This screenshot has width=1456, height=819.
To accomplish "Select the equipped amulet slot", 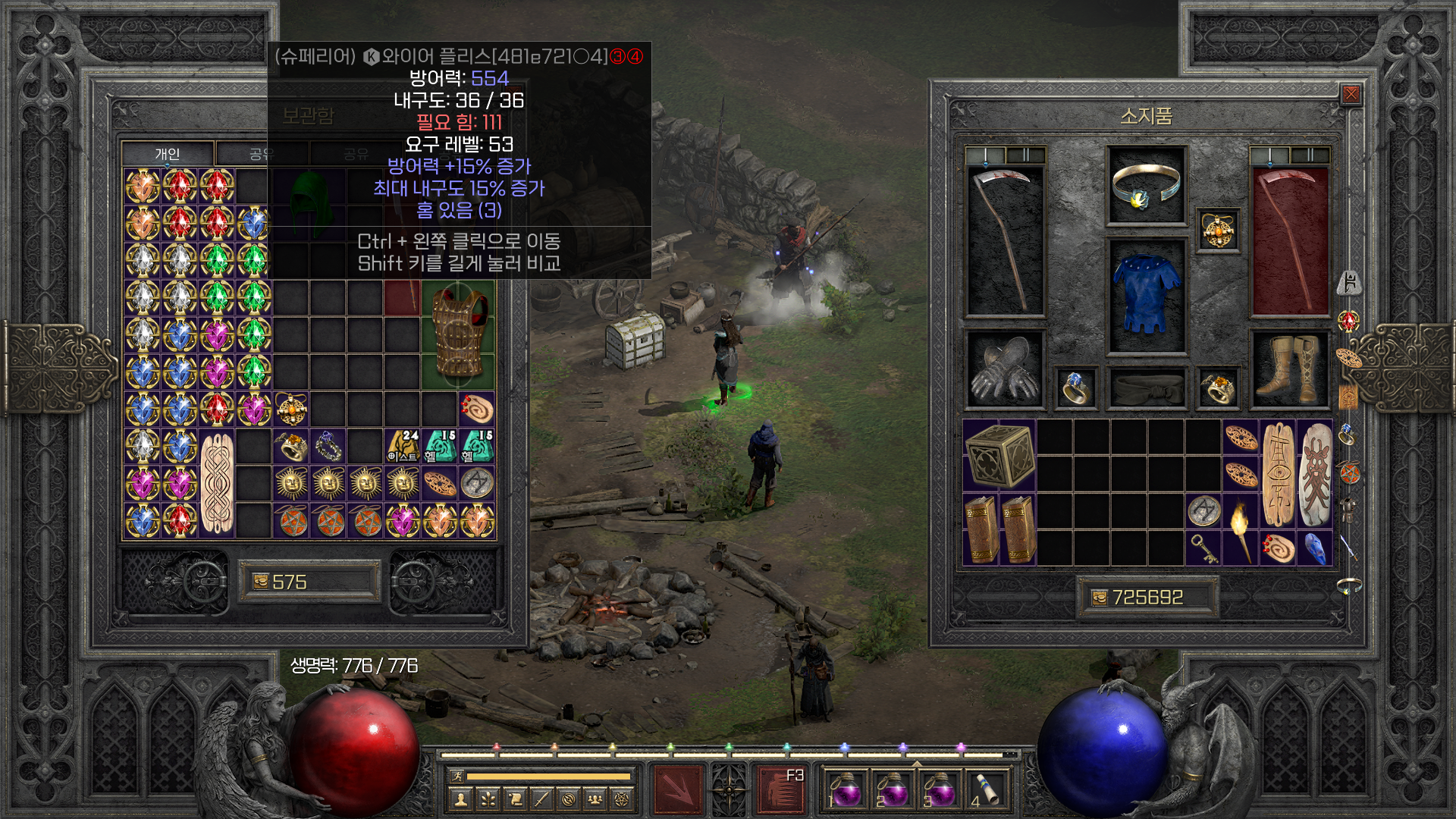I will tap(1218, 230).
